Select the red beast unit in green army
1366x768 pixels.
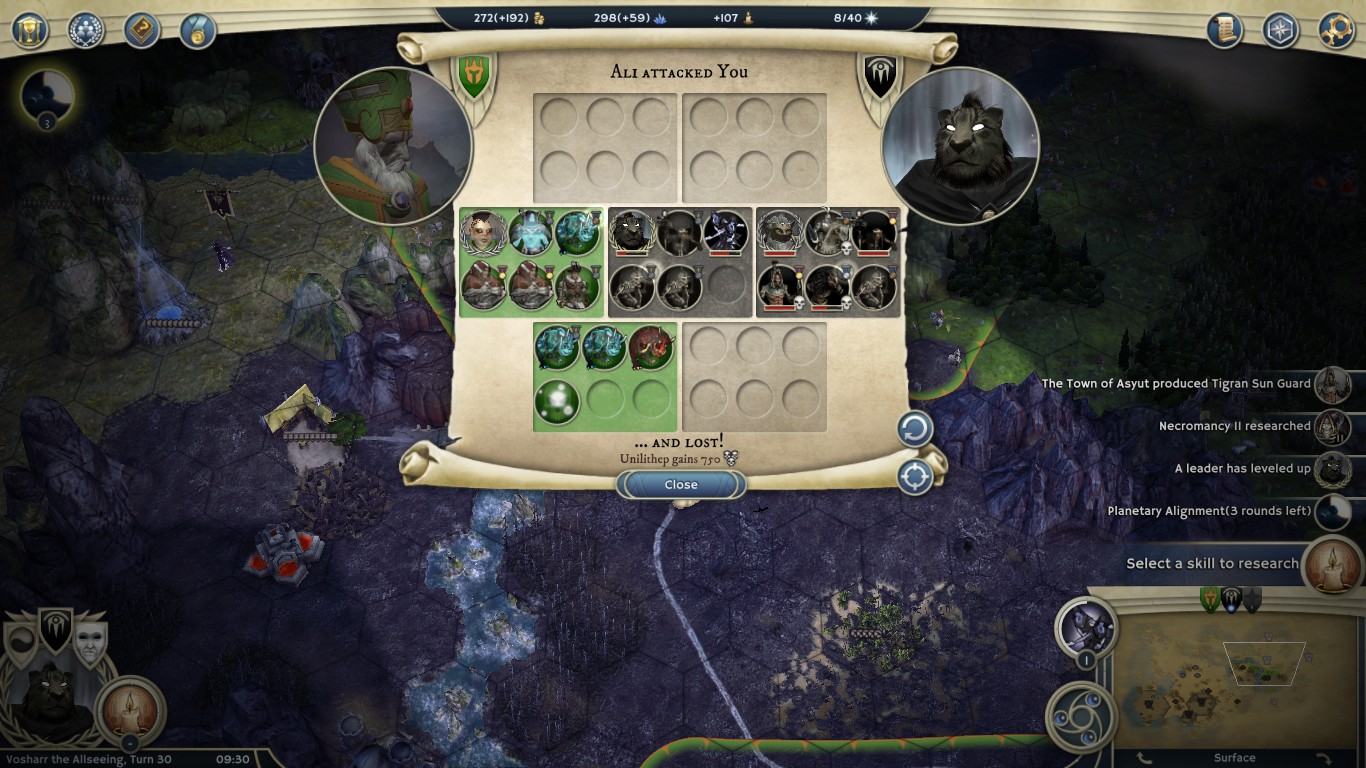click(651, 349)
